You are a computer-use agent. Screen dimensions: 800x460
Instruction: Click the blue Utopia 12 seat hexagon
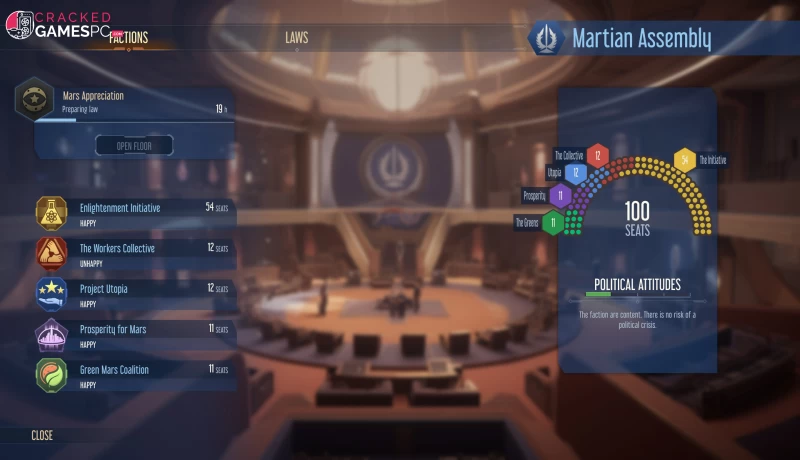pyautogui.click(x=575, y=172)
